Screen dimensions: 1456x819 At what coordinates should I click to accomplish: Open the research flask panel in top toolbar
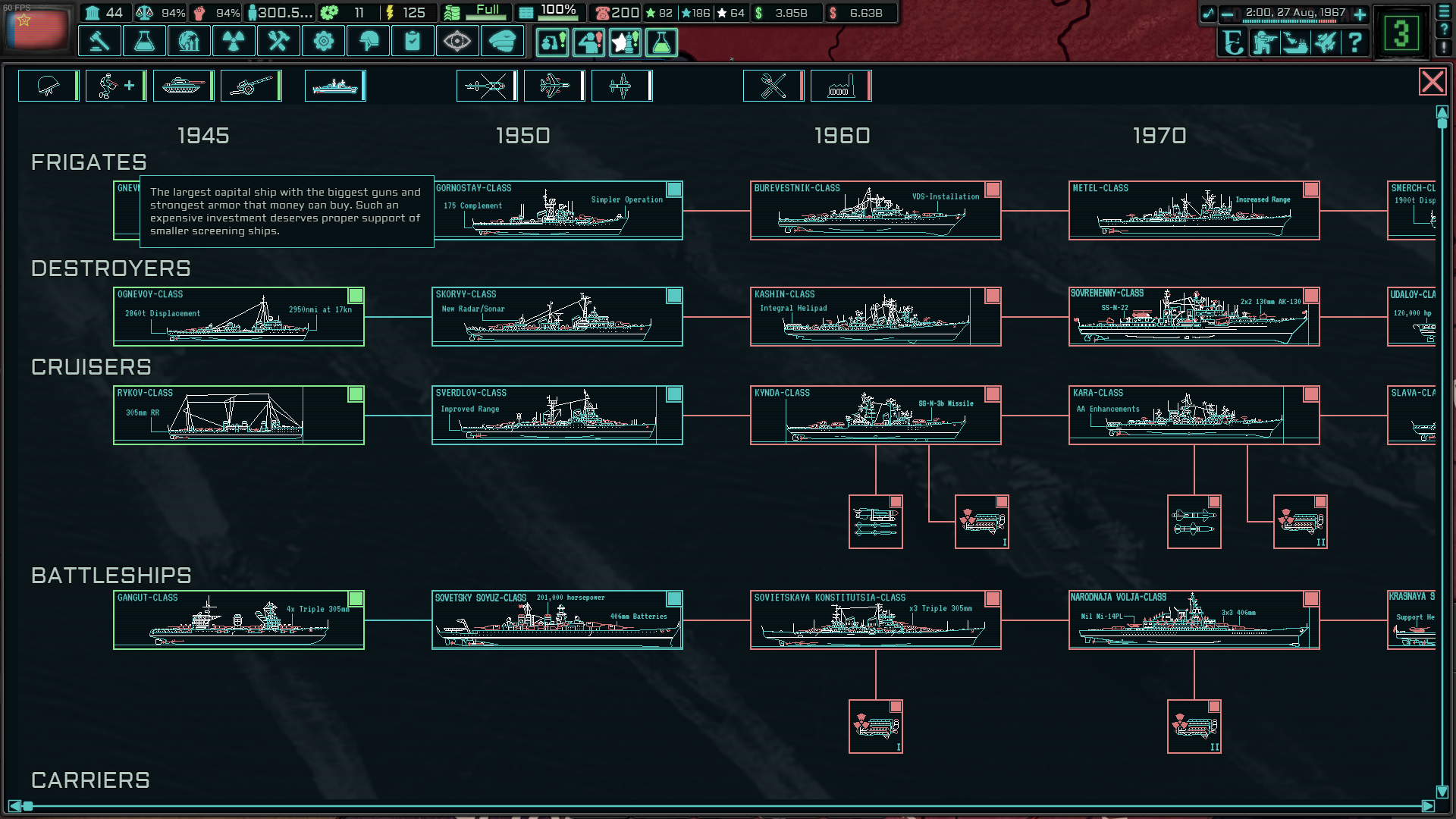pos(144,42)
